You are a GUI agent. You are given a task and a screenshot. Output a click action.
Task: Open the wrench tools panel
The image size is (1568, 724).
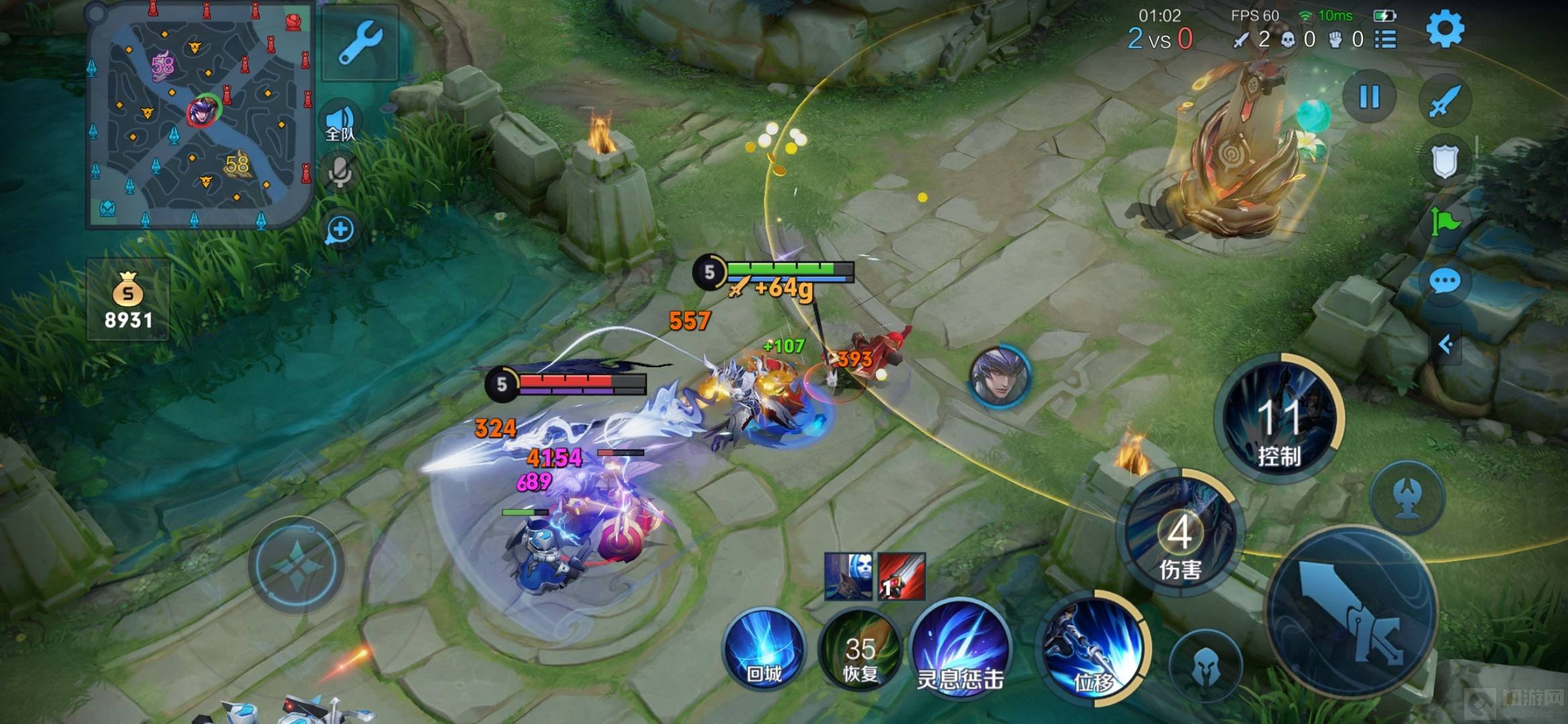[x=361, y=43]
